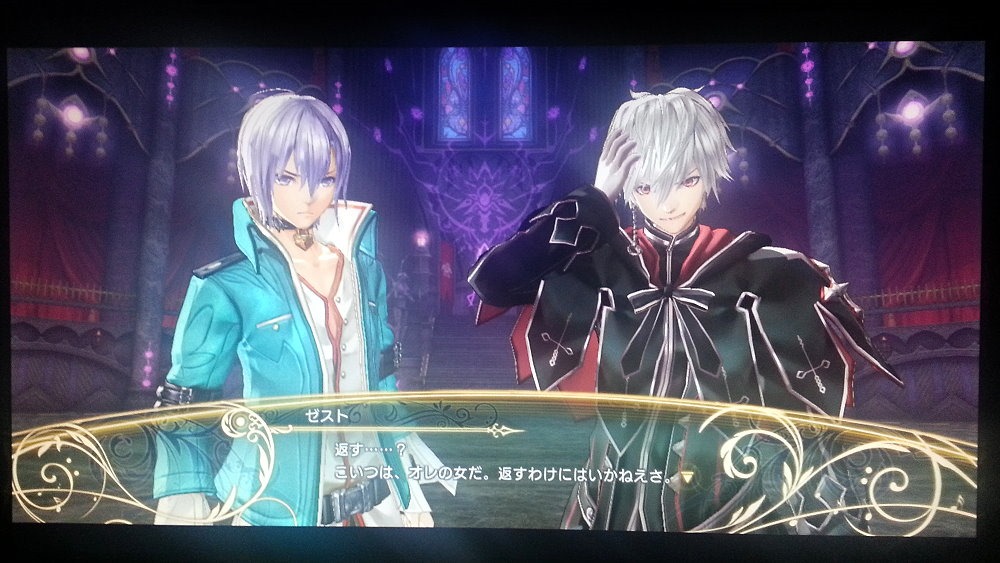This screenshot has width=1000, height=563.
Task: Click the yellow dialogue advance arrow
Action: coord(687,475)
